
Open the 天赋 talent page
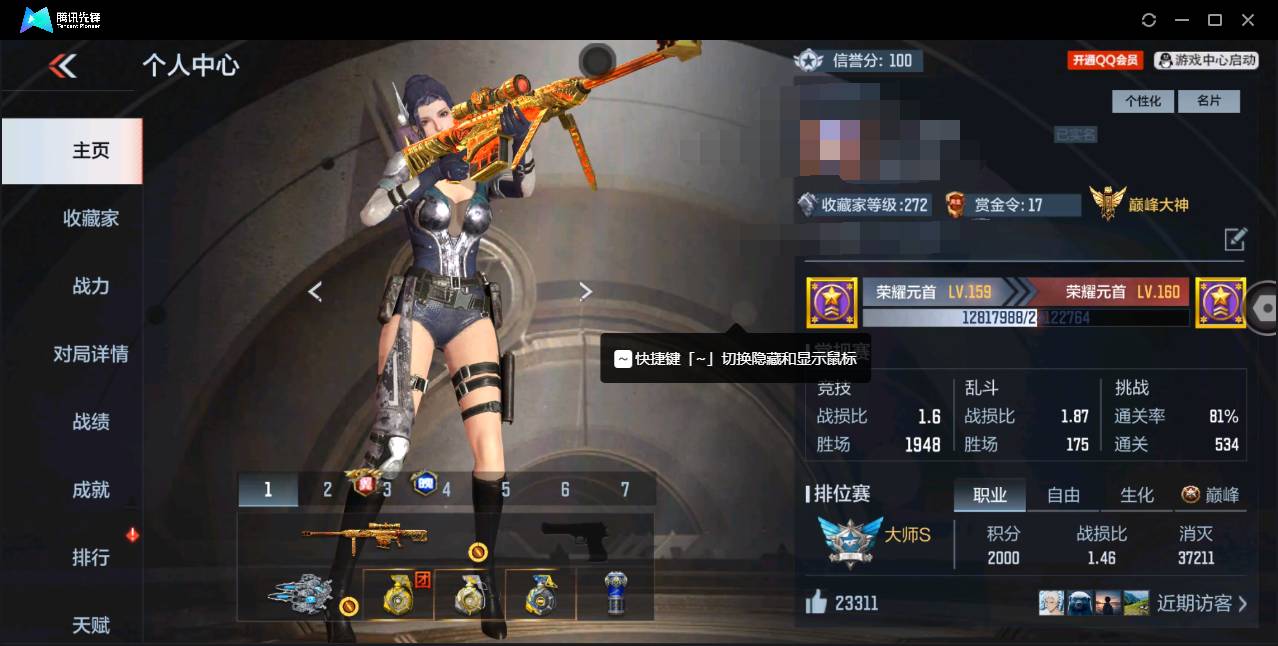tap(91, 625)
